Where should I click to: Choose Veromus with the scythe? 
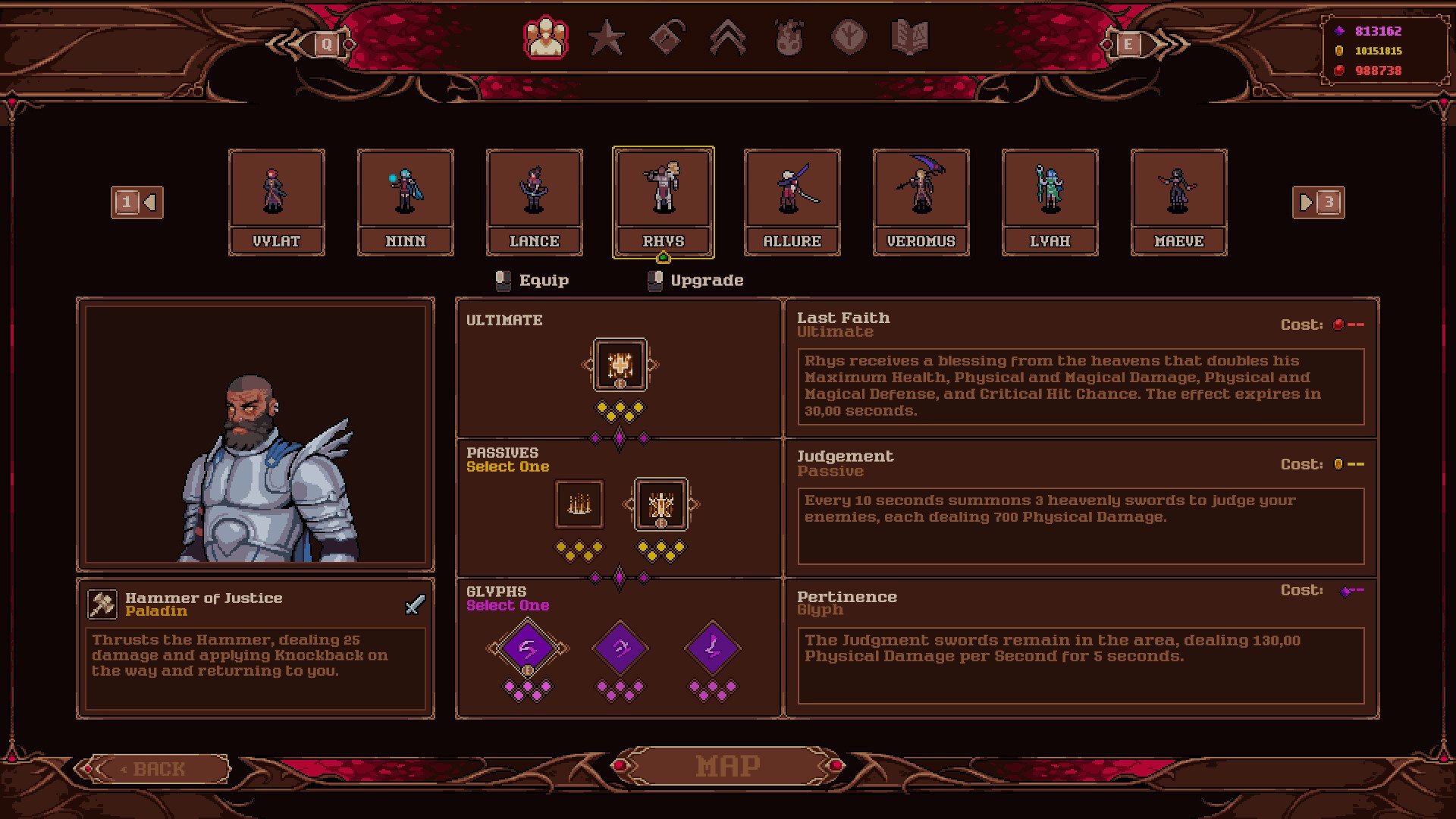(x=921, y=202)
